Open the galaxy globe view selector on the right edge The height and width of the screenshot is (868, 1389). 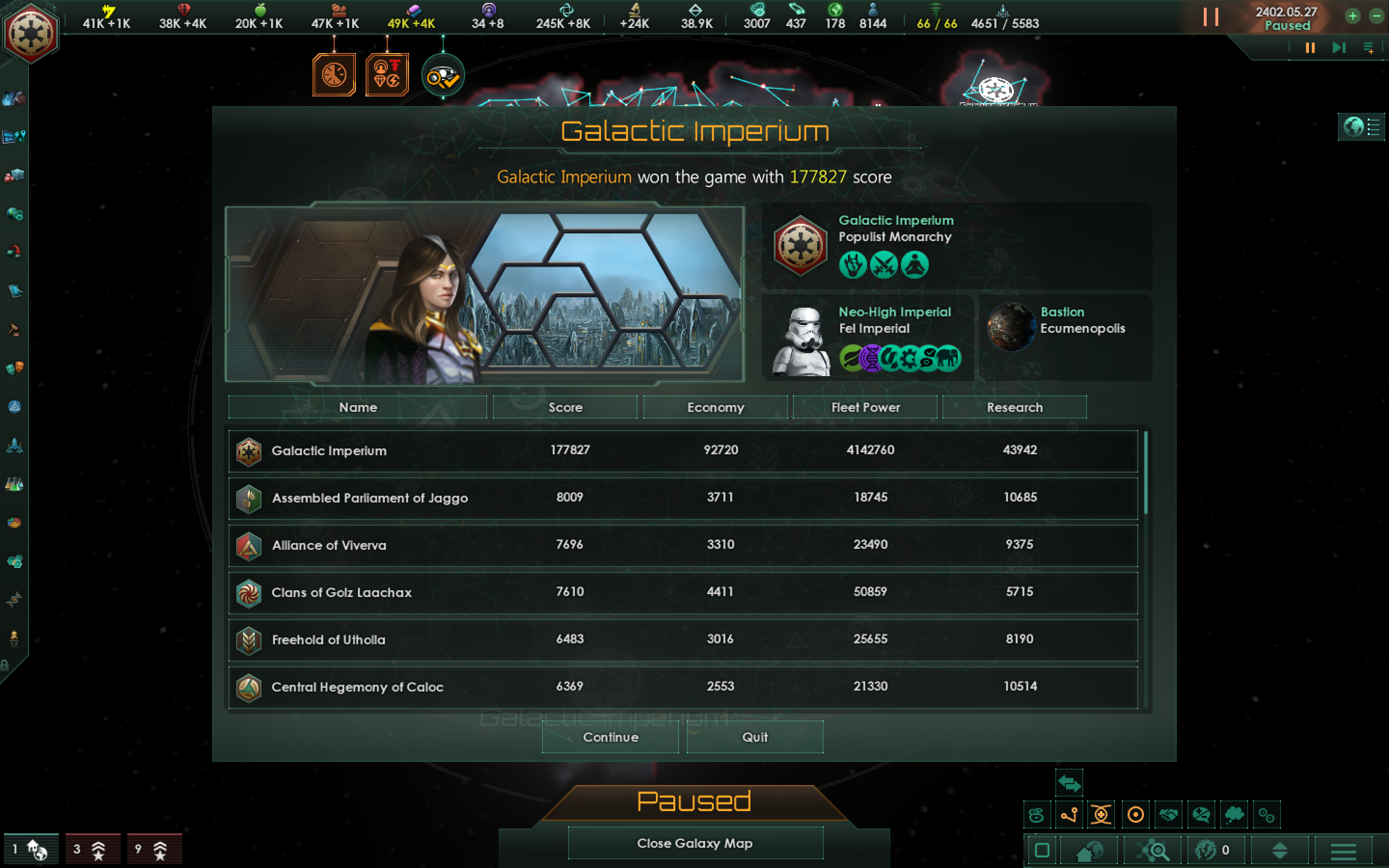tap(1352, 127)
